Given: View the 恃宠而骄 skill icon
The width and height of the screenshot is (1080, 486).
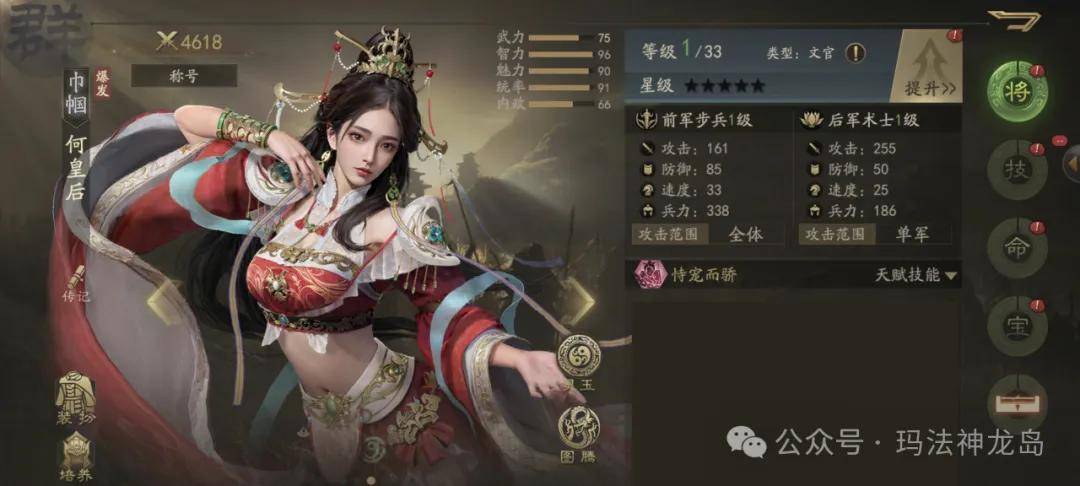Looking at the screenshot, I should click(x=648, y=274).
